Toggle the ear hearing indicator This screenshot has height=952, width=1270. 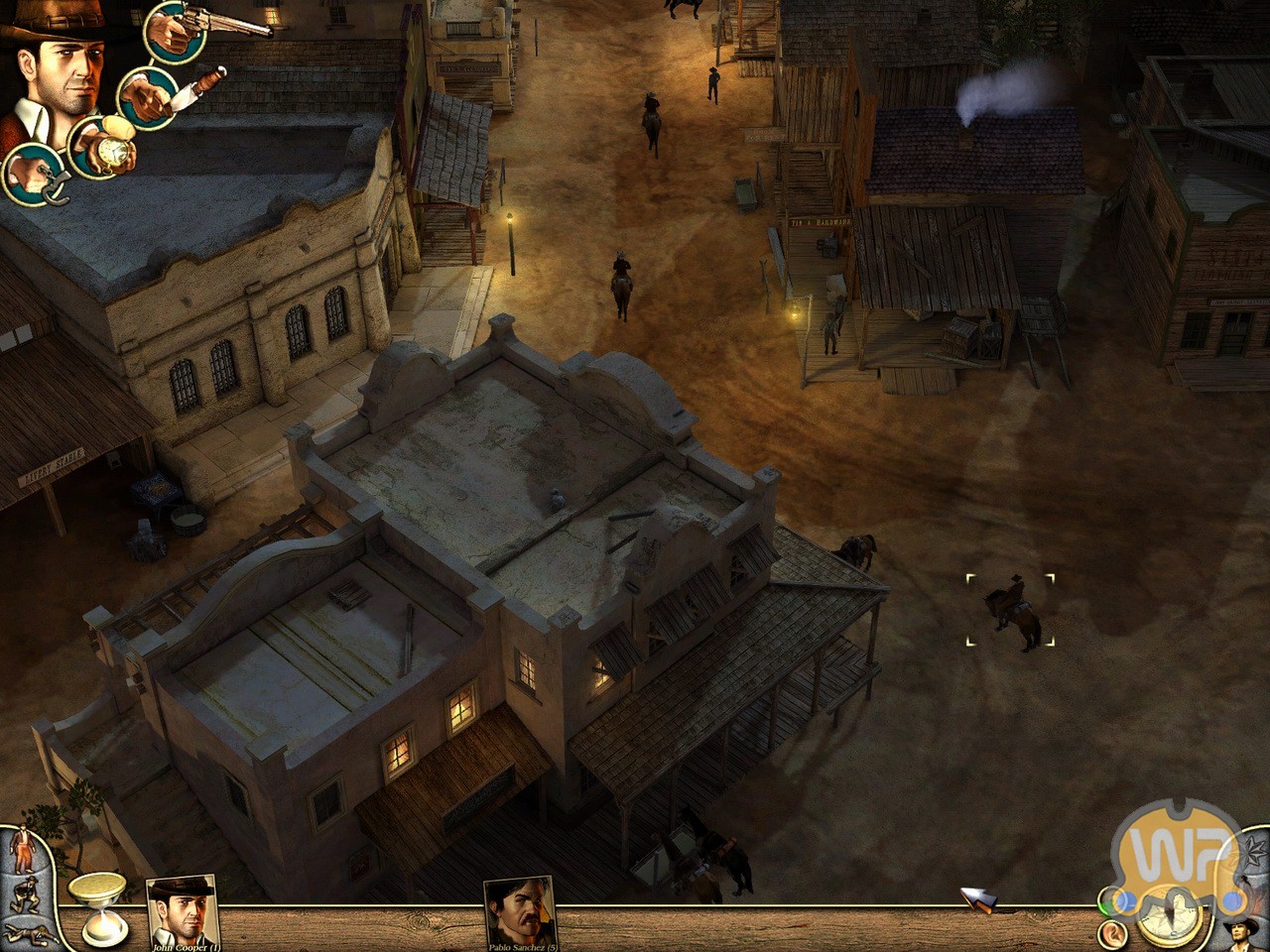point(1112,933)
